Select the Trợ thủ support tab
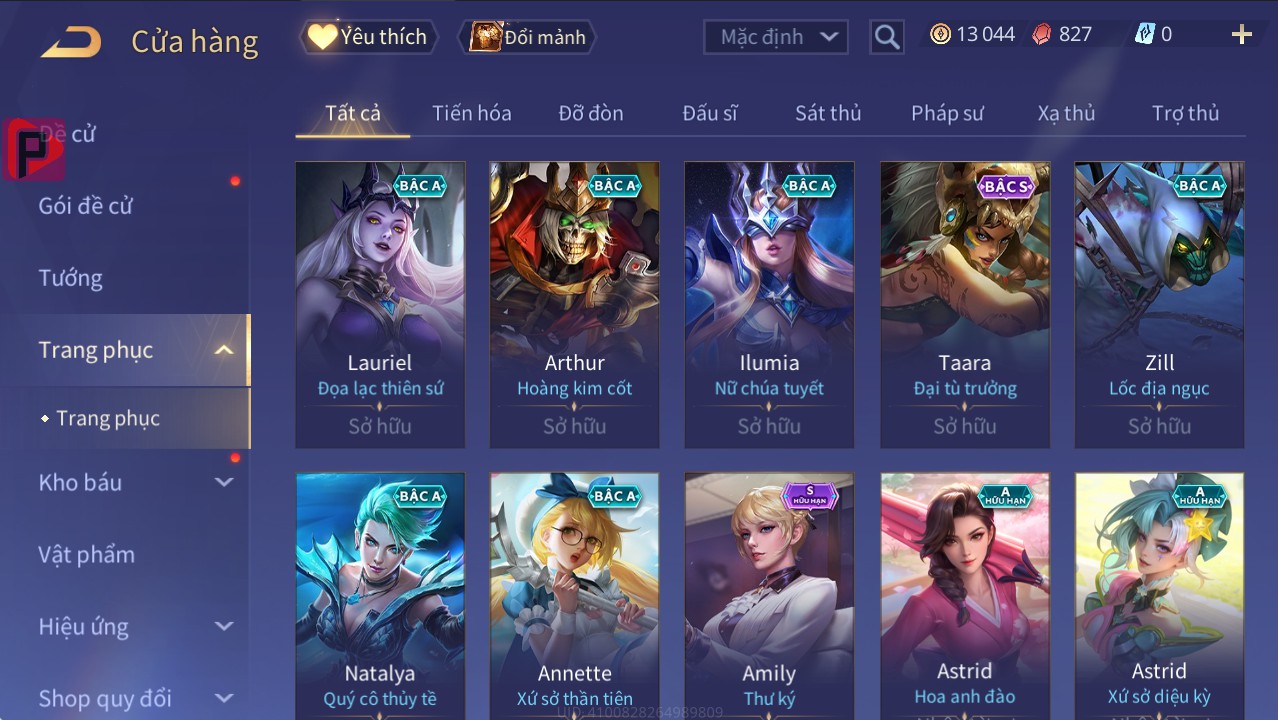The image size is (1278, 720). pos(1185,113)
